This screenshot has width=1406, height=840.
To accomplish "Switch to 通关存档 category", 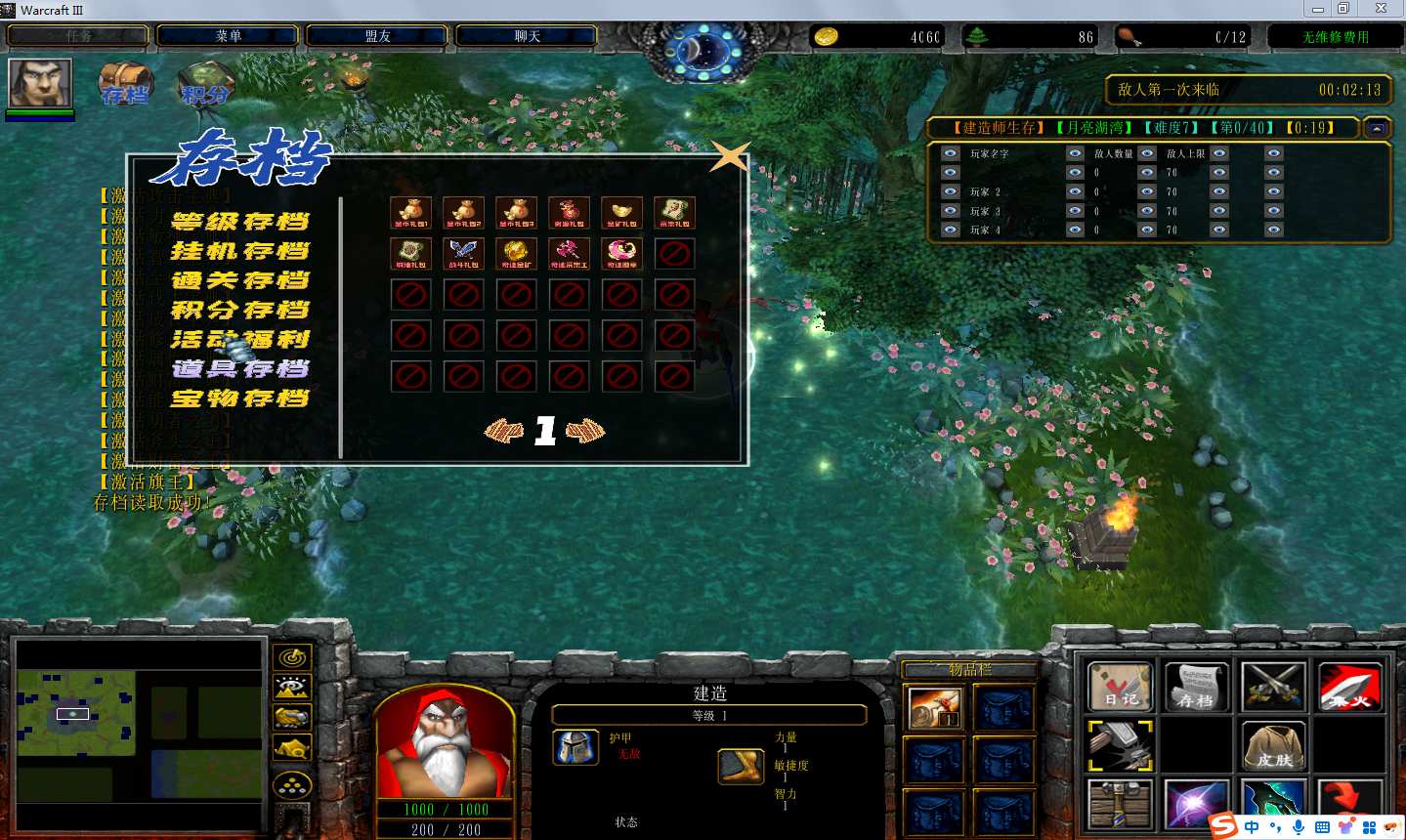I will click(x=239, y=280).
